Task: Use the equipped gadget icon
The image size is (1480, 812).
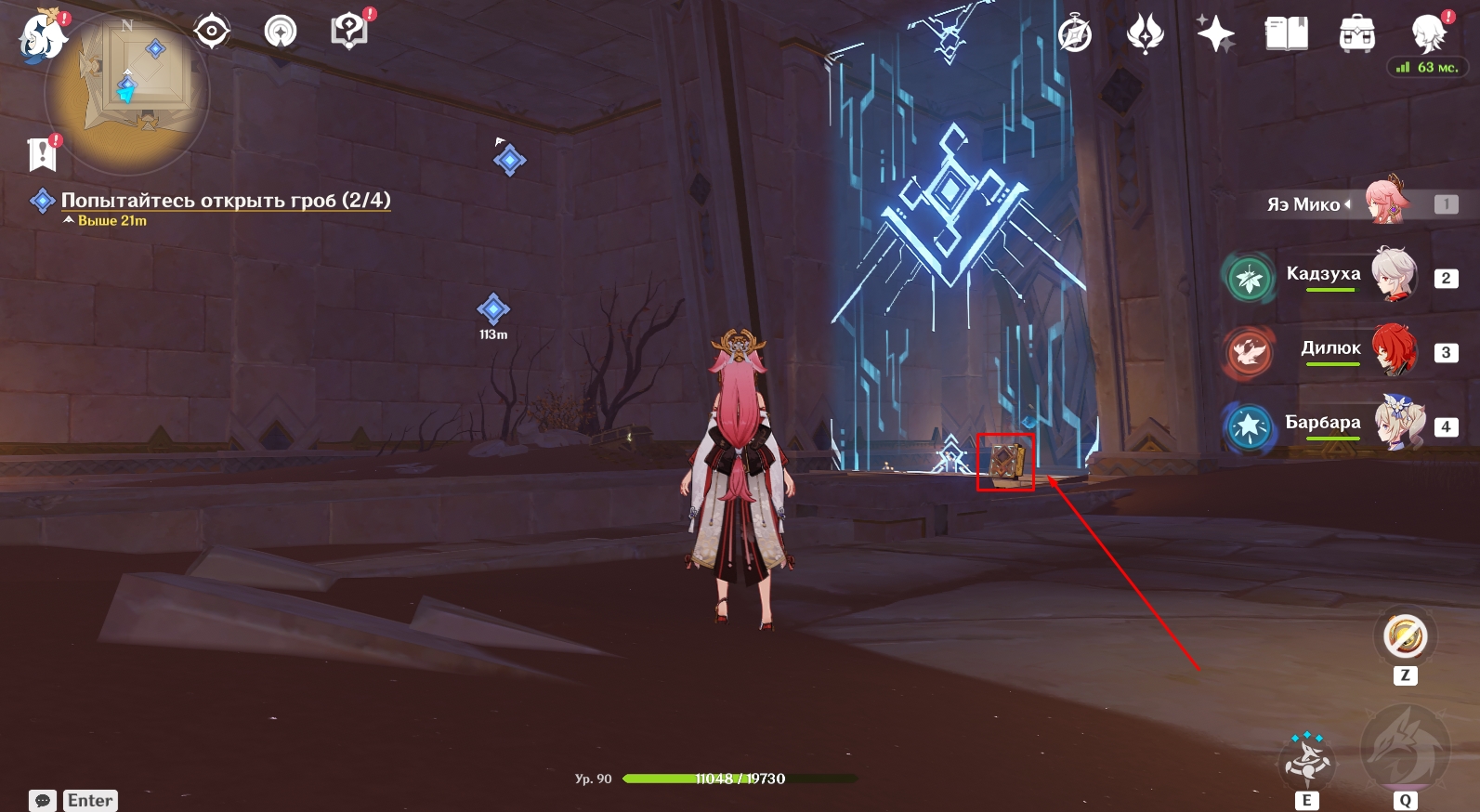Action: 1405,636
